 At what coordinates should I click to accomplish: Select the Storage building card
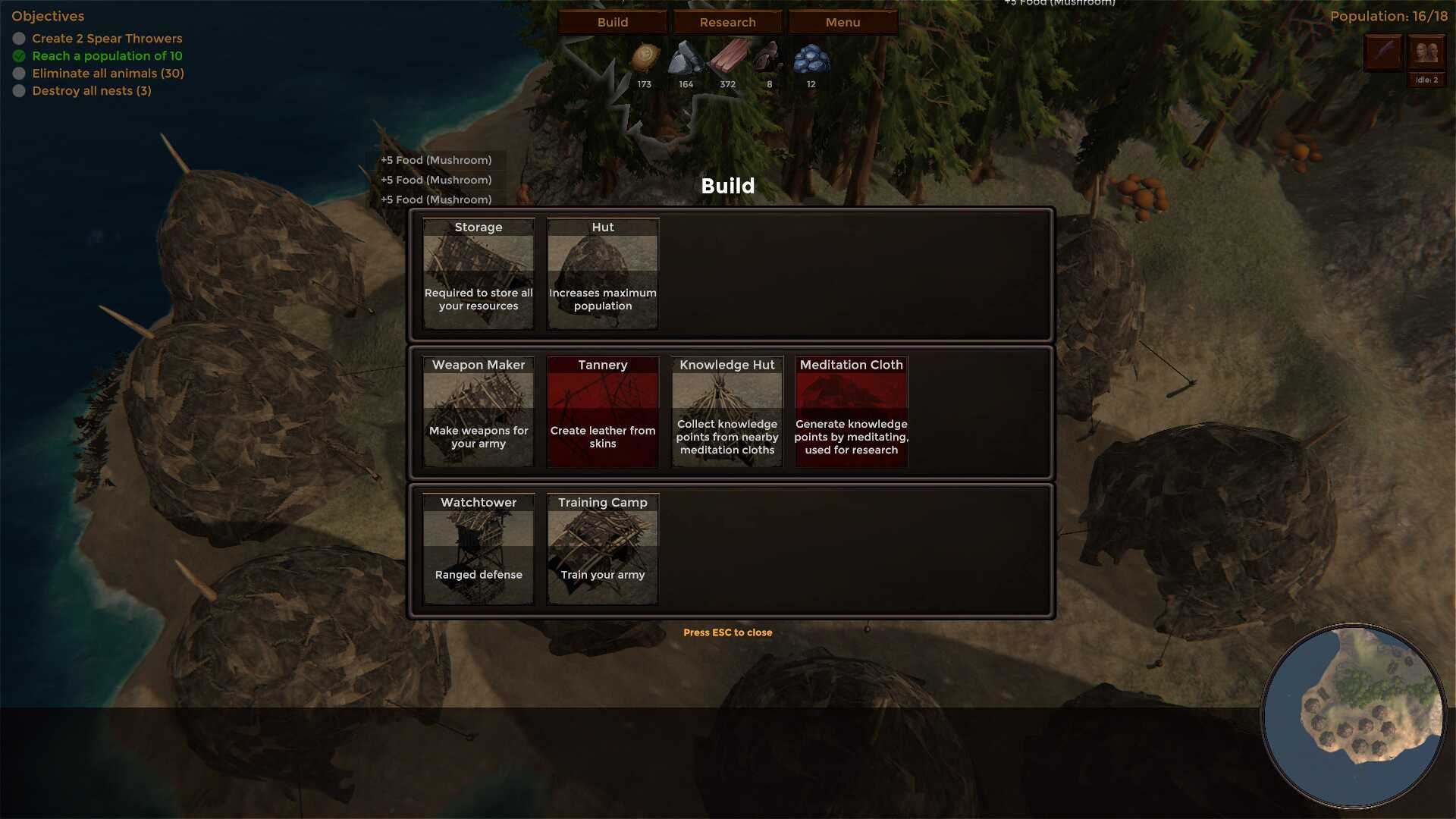click(479, 274)
